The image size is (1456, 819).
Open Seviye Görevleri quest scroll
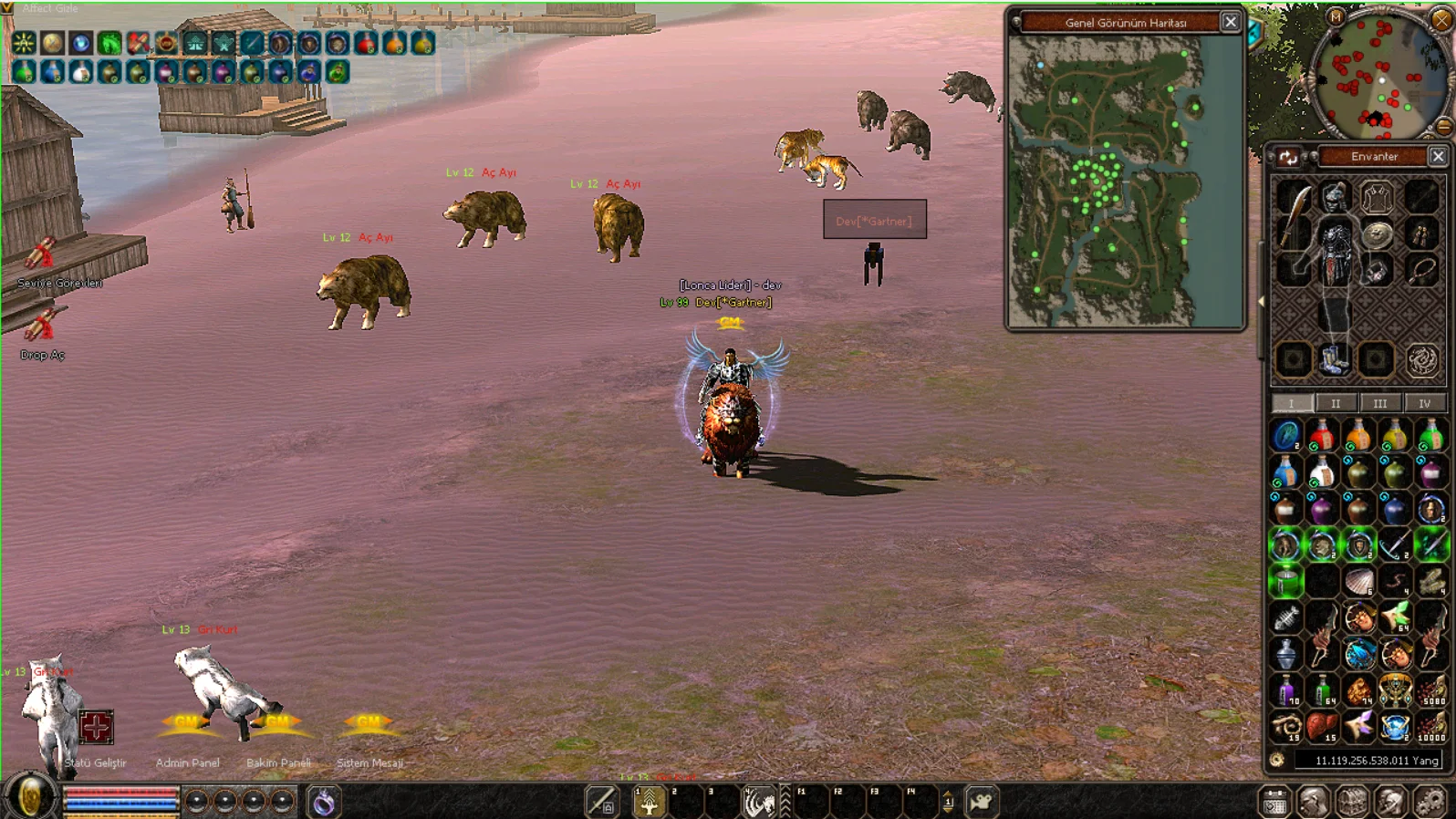click(x=40, y=255)
